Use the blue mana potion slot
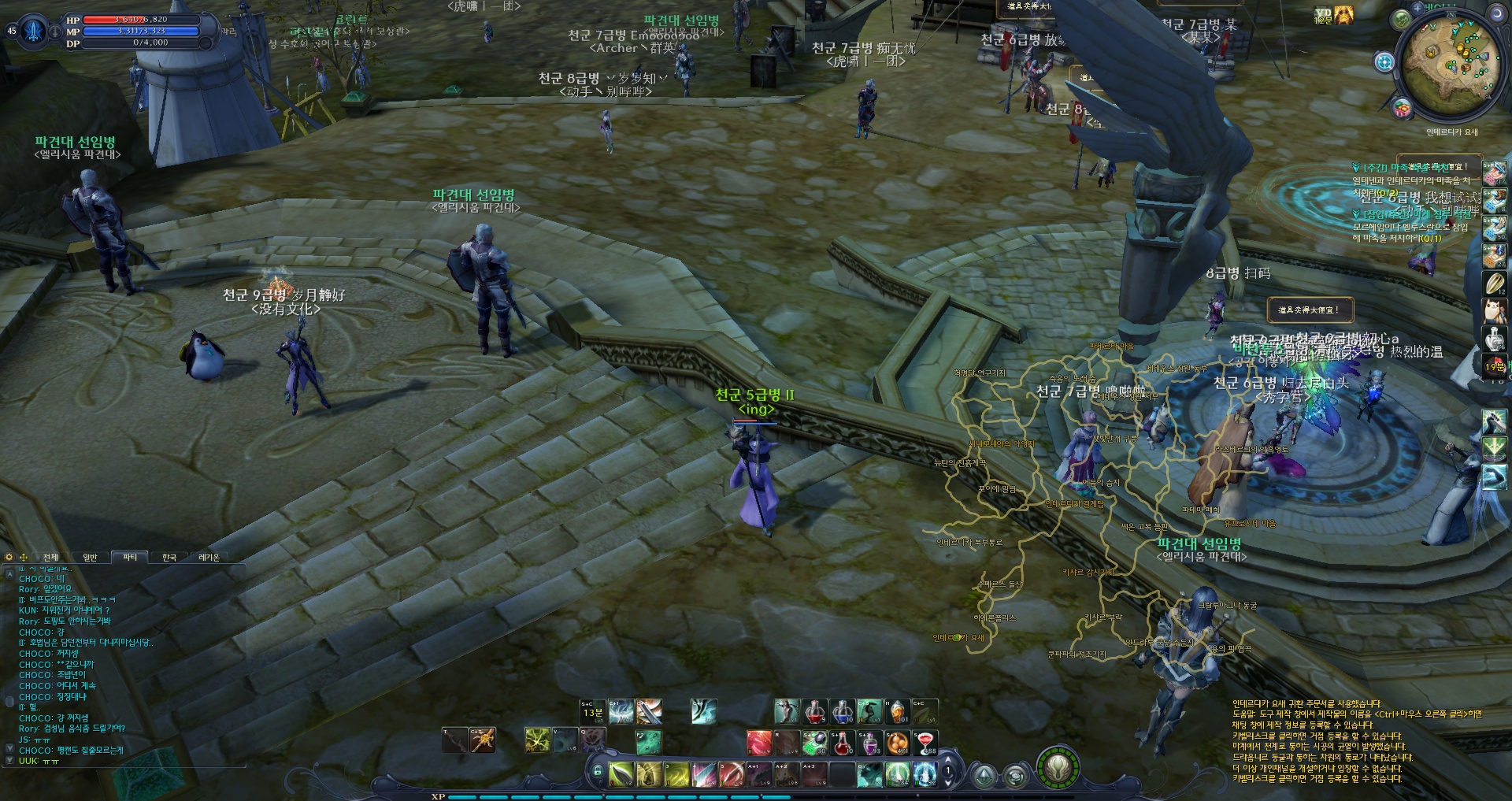The image size is (1512, 801). [x=842, y=712]
